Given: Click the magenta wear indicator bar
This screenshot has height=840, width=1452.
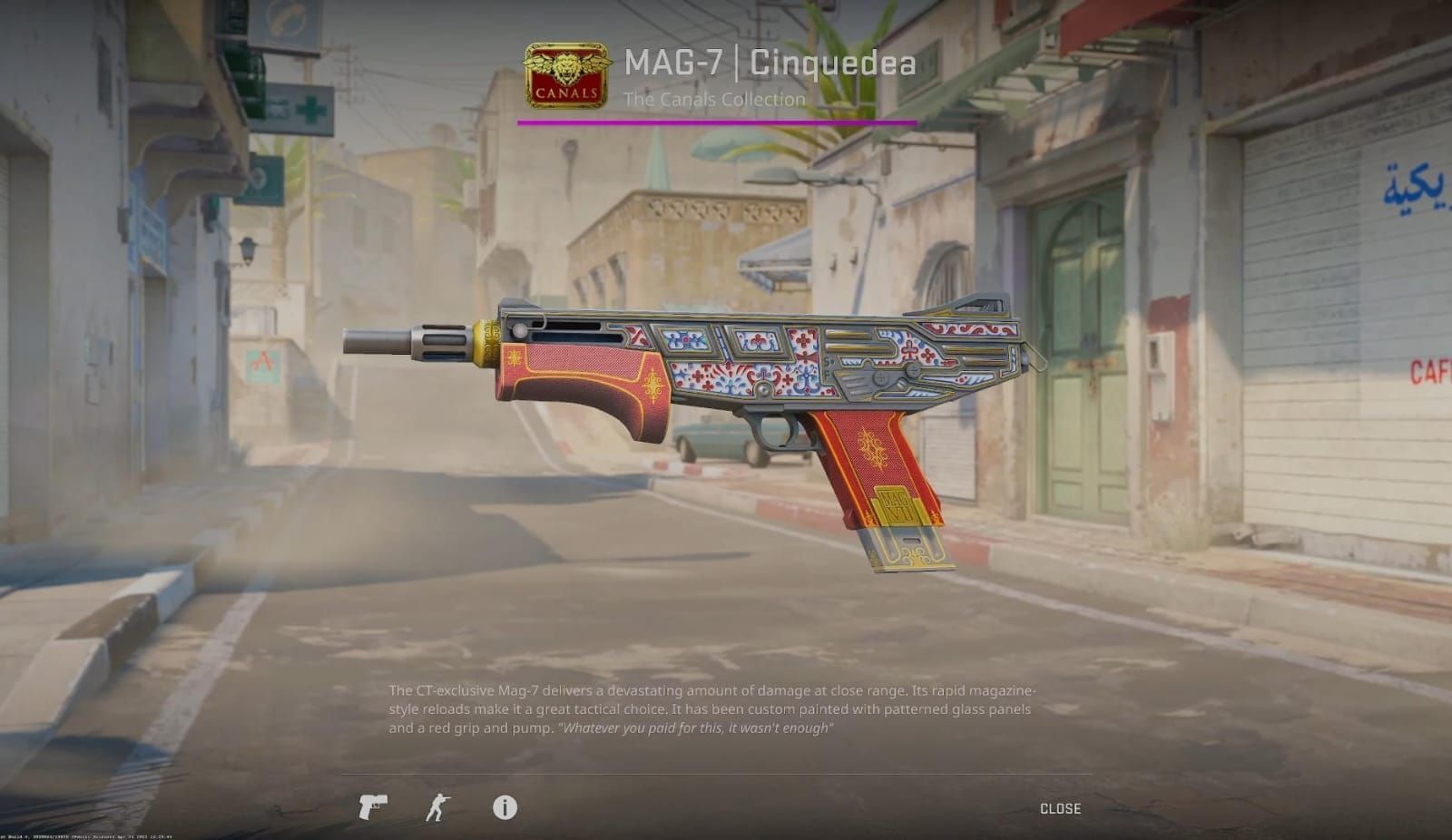Looking at the screenshot, I should pyautogui.click(x=717, y=121).
